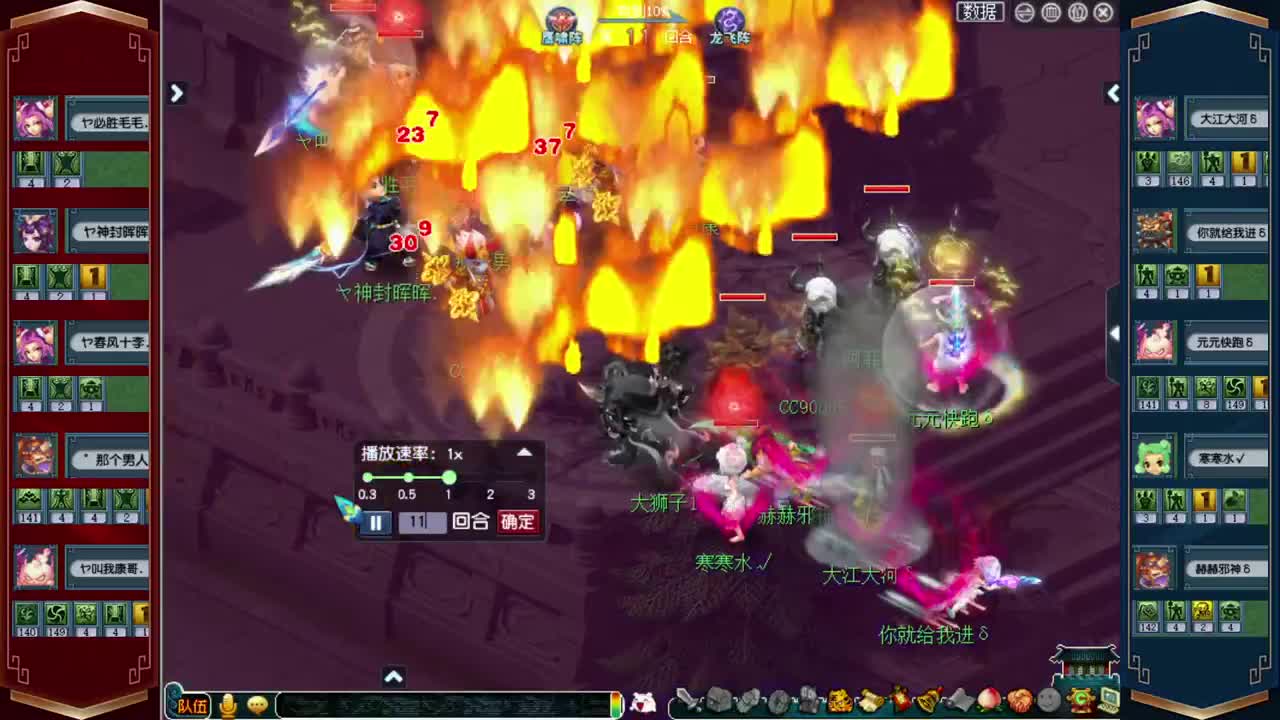
Task: Click the 龙飞阵 formation icon
Action: (x=728, y=20)
